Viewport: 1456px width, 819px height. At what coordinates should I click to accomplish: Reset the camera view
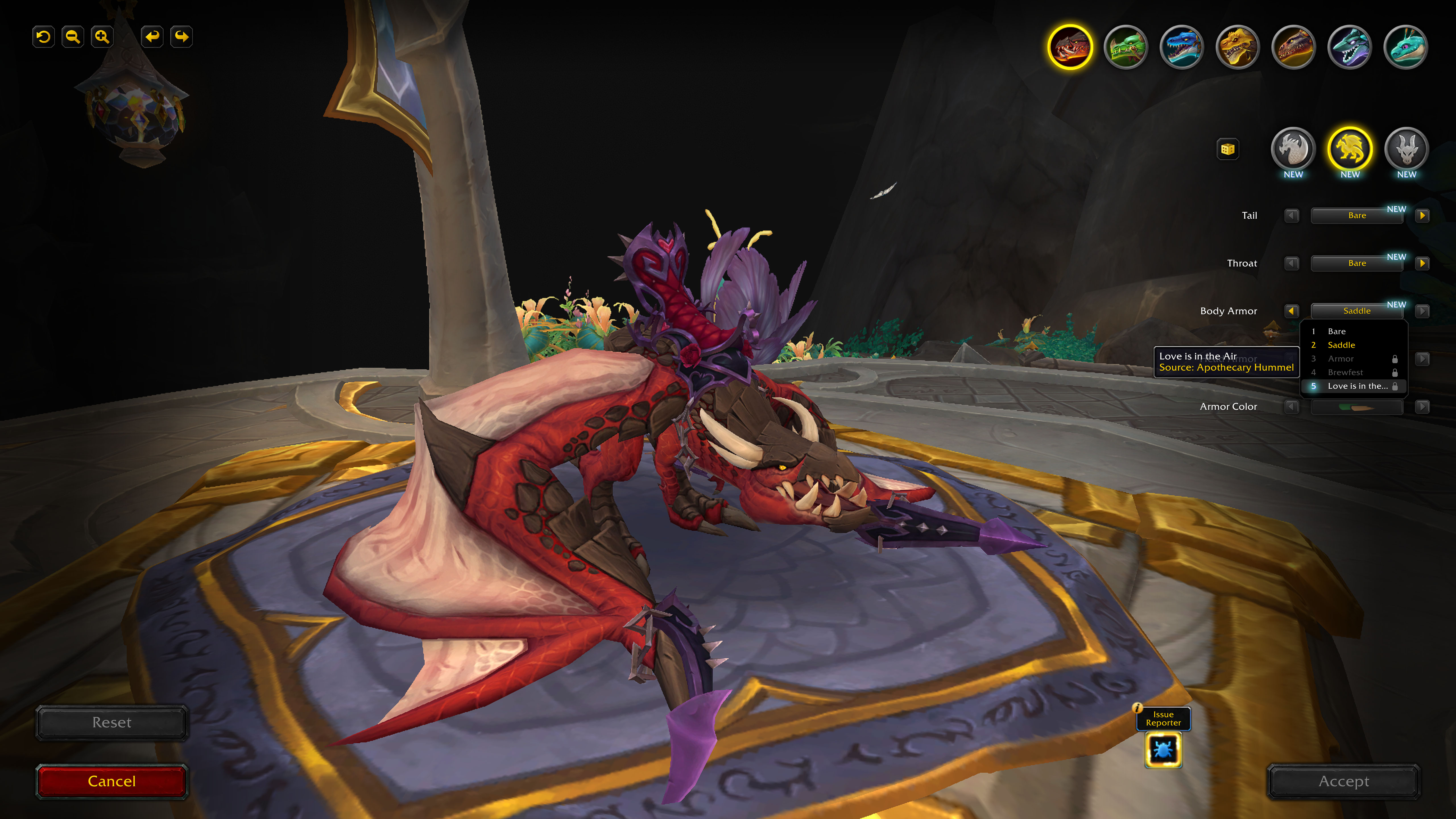(43, 37)
